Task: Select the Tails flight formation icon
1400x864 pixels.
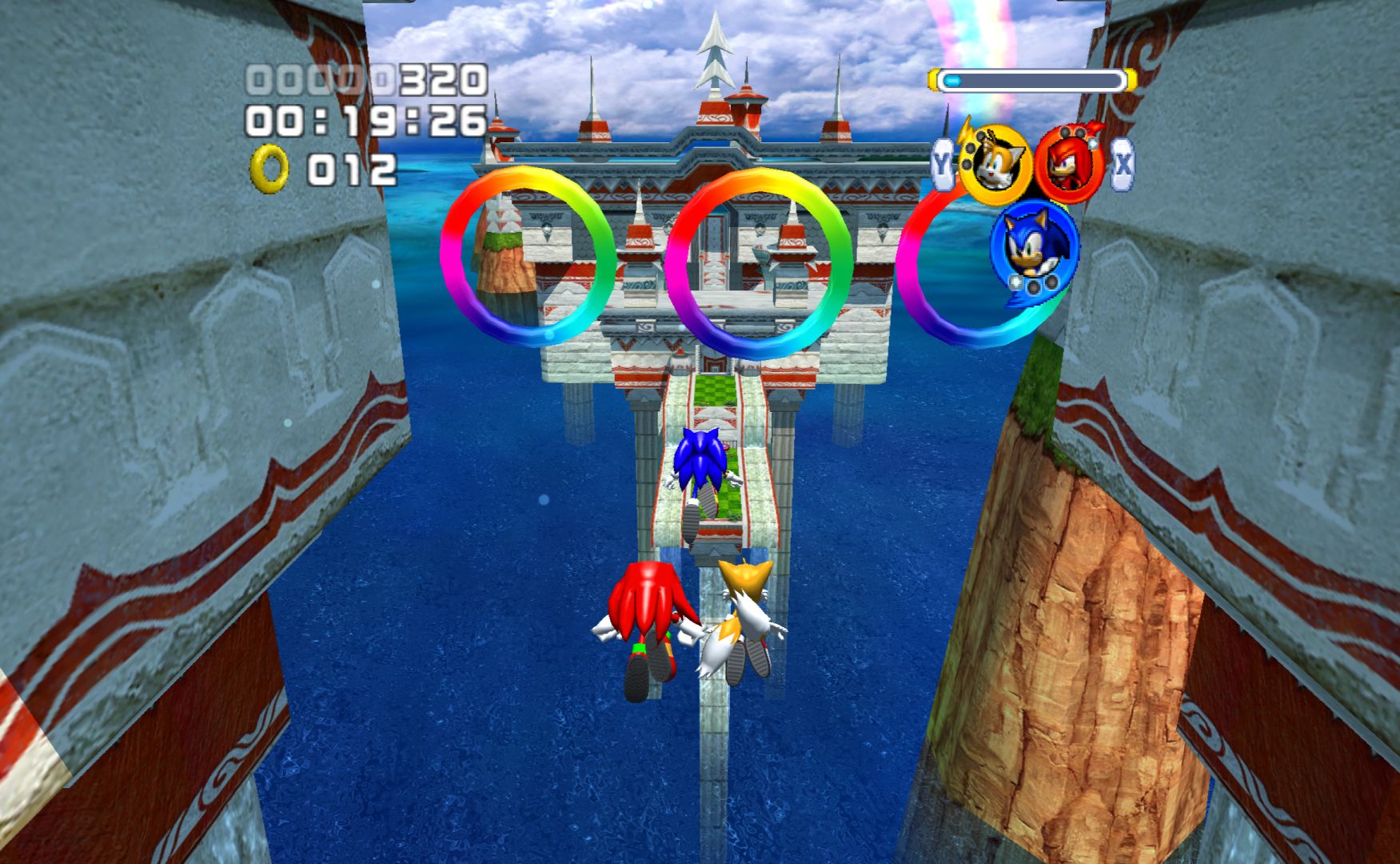Action: coord(995,166)
